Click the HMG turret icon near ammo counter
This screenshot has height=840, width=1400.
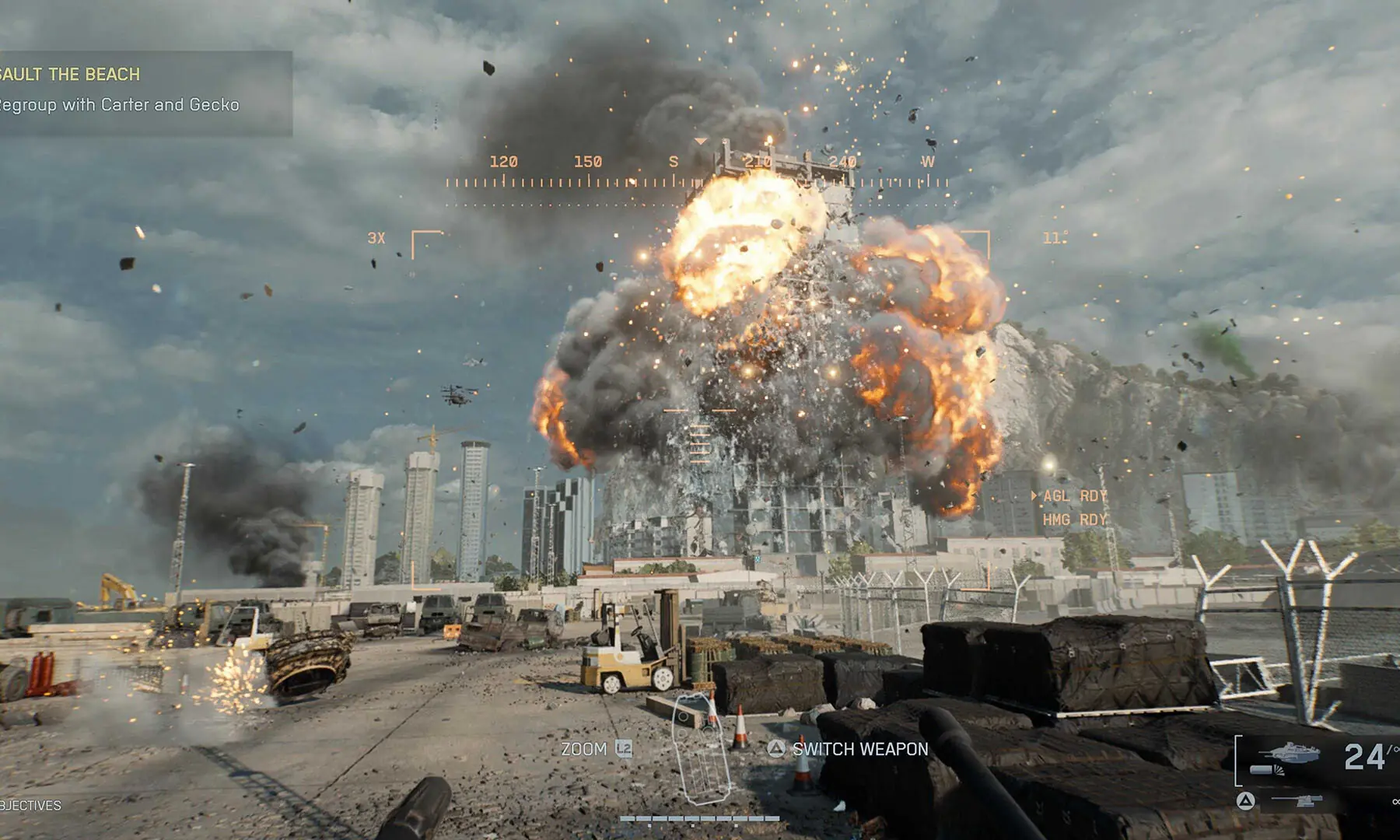[1296, 800]
